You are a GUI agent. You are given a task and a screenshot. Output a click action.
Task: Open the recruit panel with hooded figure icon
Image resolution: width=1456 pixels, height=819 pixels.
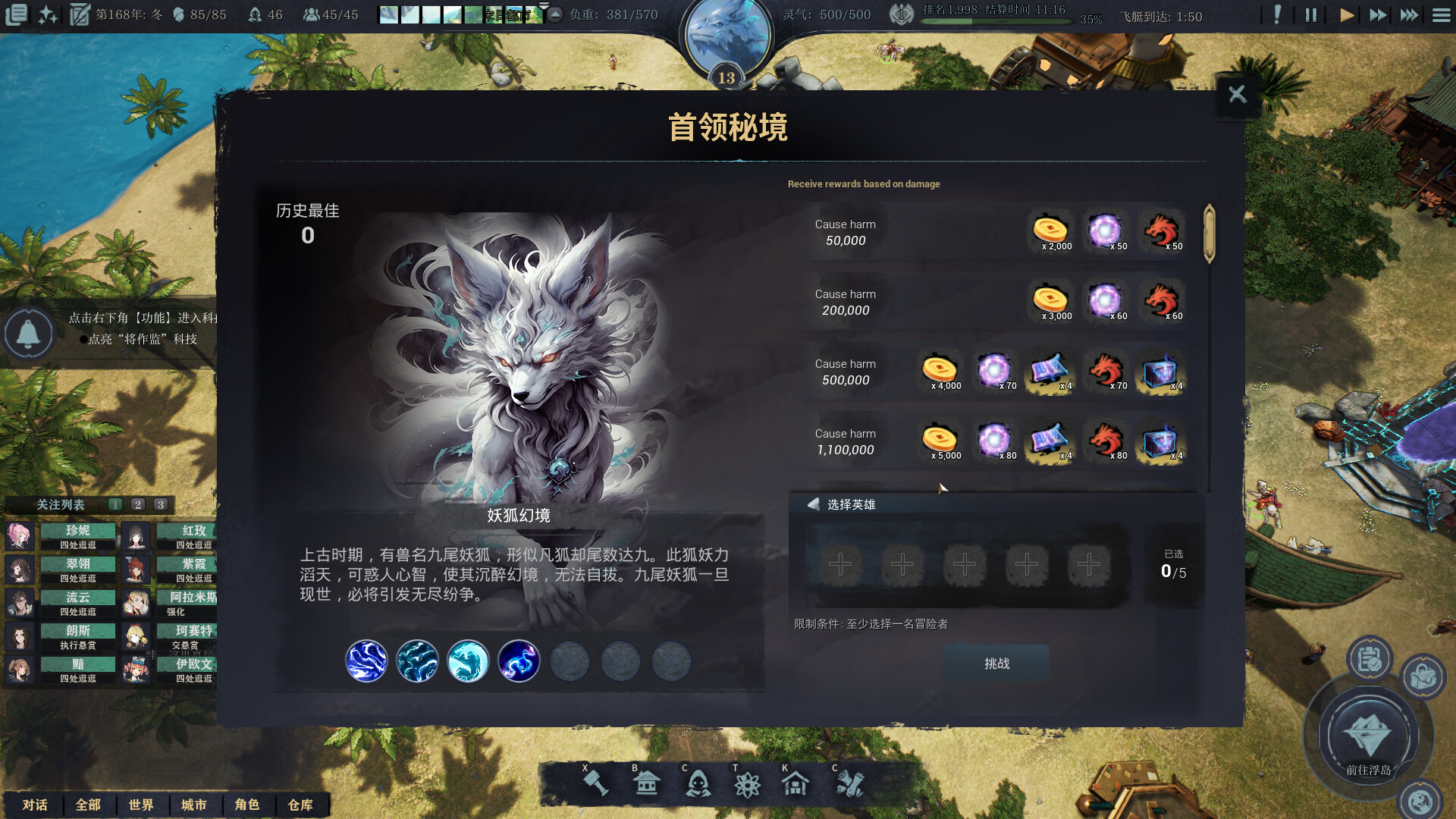click(699, 783)
